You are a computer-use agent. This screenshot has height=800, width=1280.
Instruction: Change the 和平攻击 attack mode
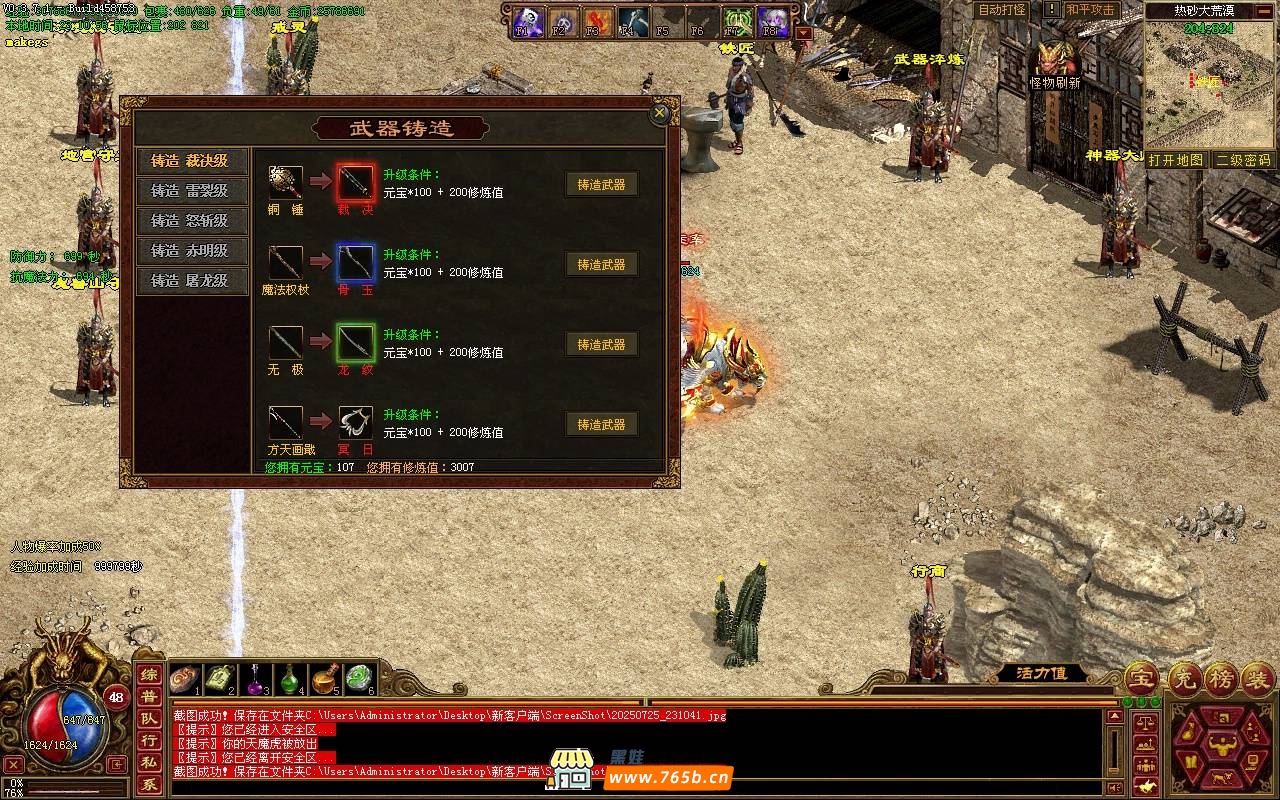(1090, 10)
